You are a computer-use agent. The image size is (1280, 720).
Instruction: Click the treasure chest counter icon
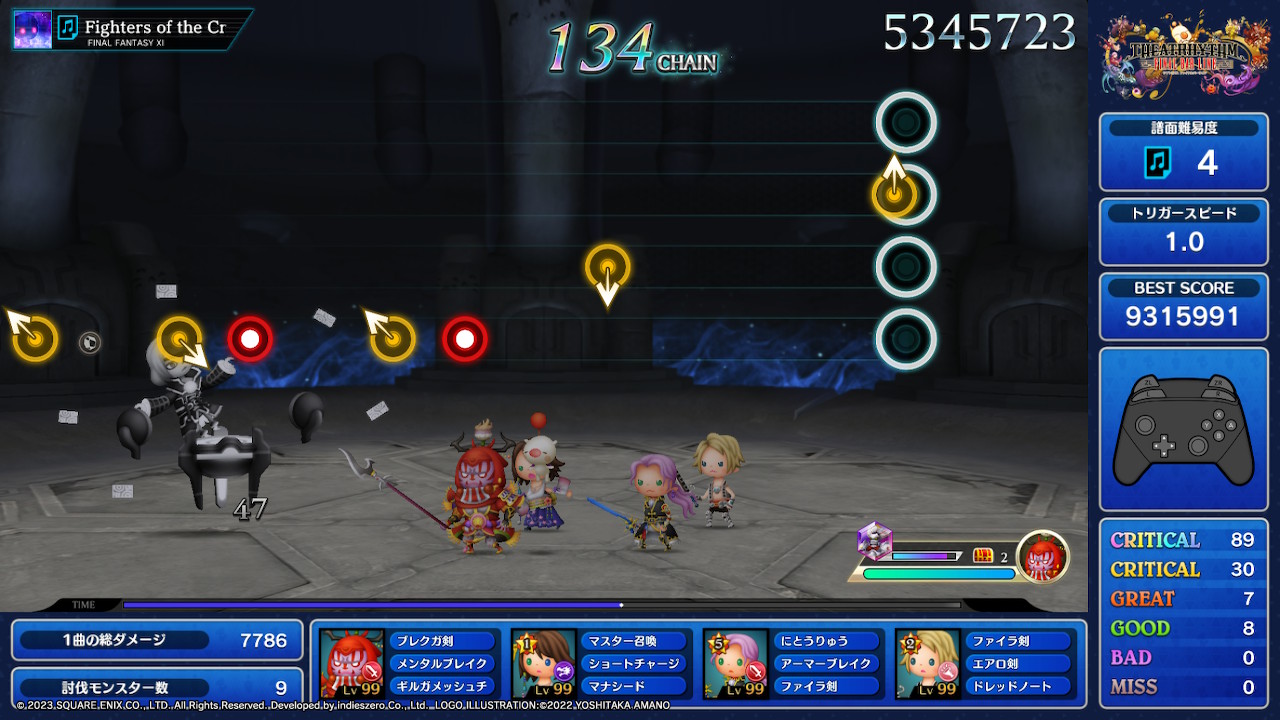983,556
